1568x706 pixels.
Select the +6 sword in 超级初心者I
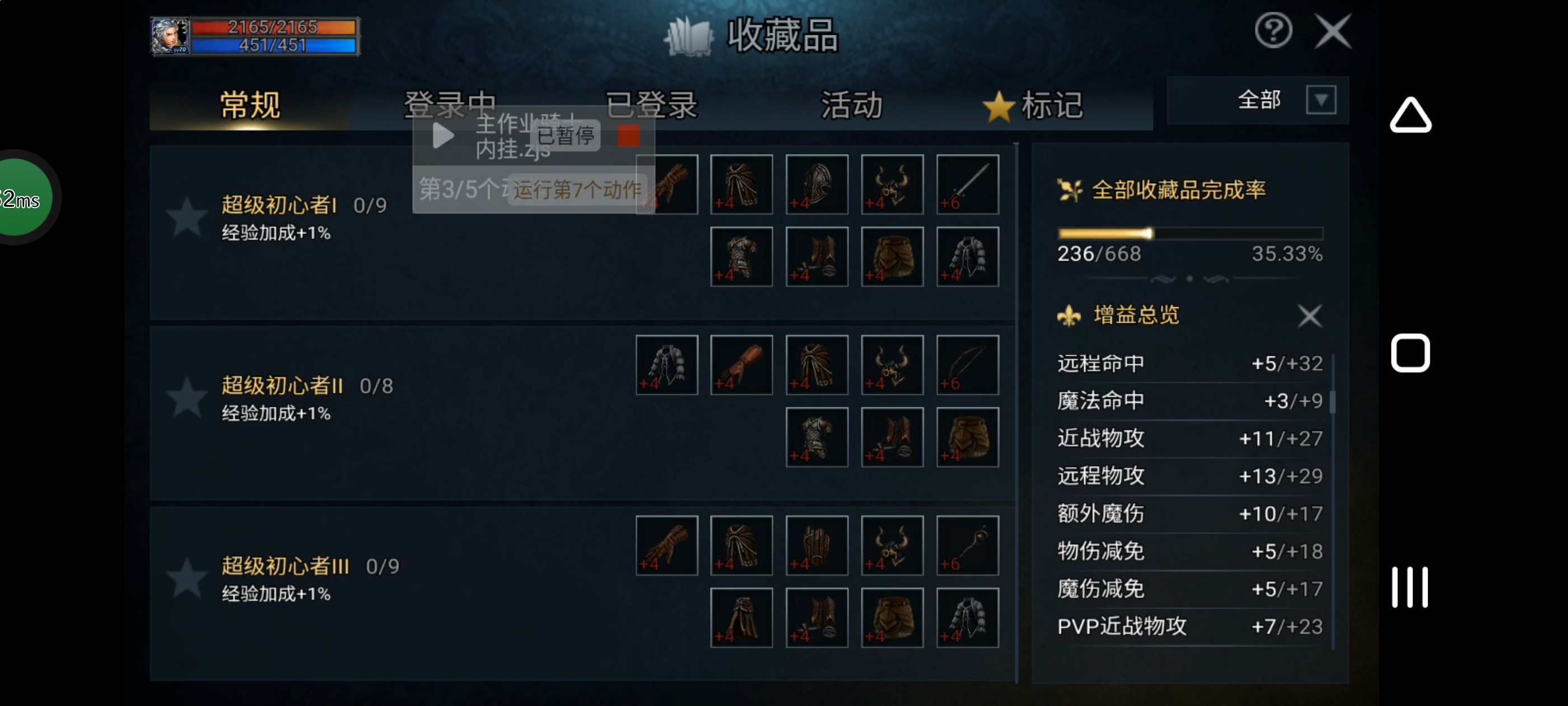(967, 184)
